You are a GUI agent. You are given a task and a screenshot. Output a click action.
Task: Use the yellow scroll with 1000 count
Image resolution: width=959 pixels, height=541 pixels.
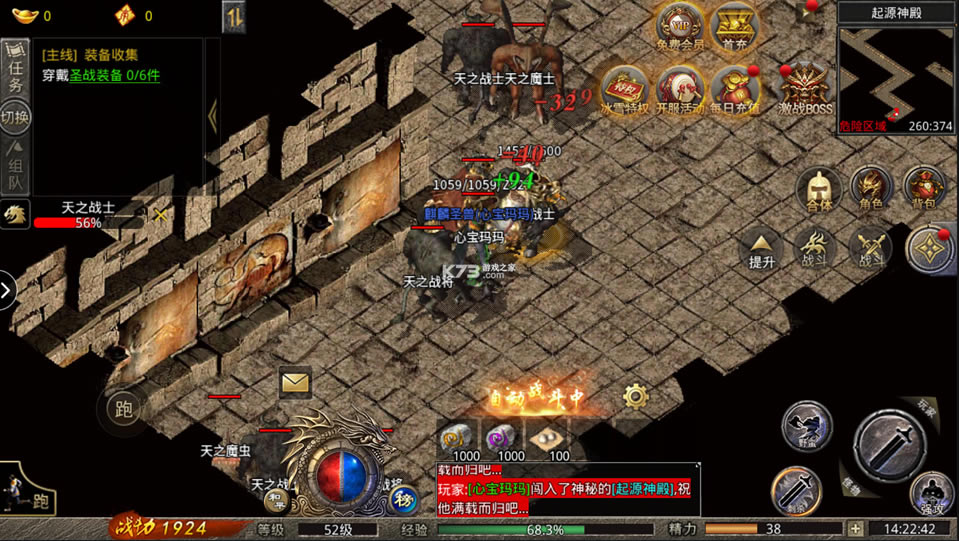(x=461, y=438)
